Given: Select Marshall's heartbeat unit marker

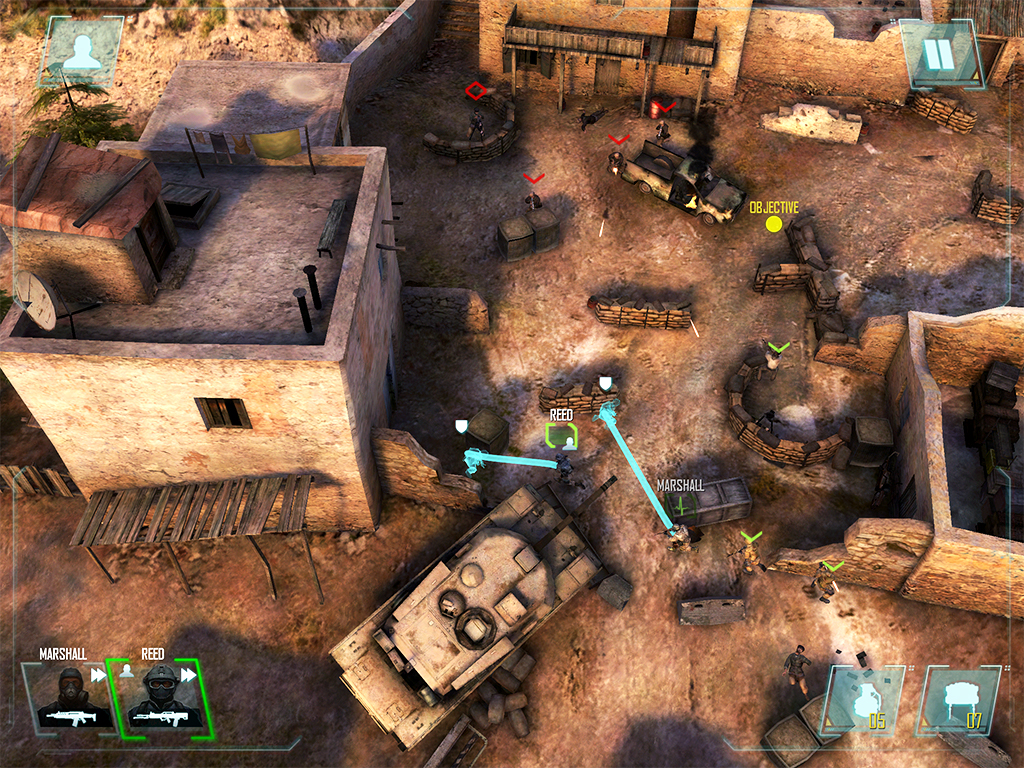Looking at the screenshot, I should tap(683, 505).
